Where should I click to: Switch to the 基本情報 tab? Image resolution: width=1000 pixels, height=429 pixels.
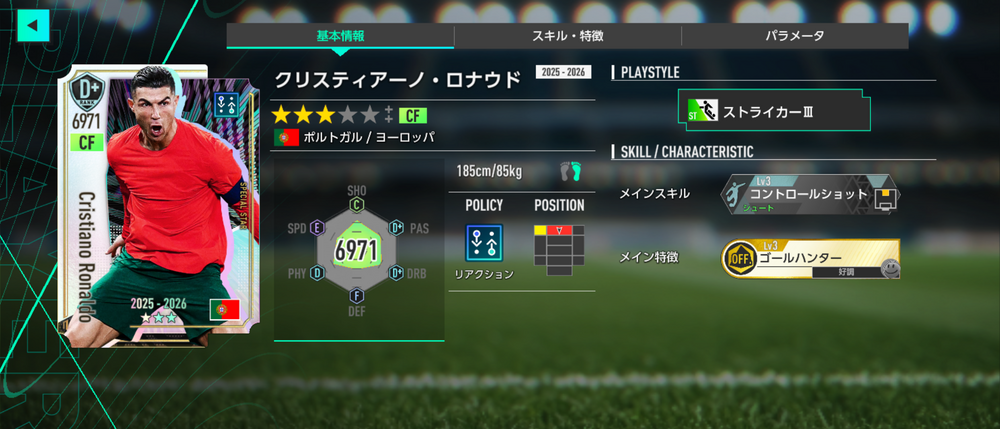[340, 36]
